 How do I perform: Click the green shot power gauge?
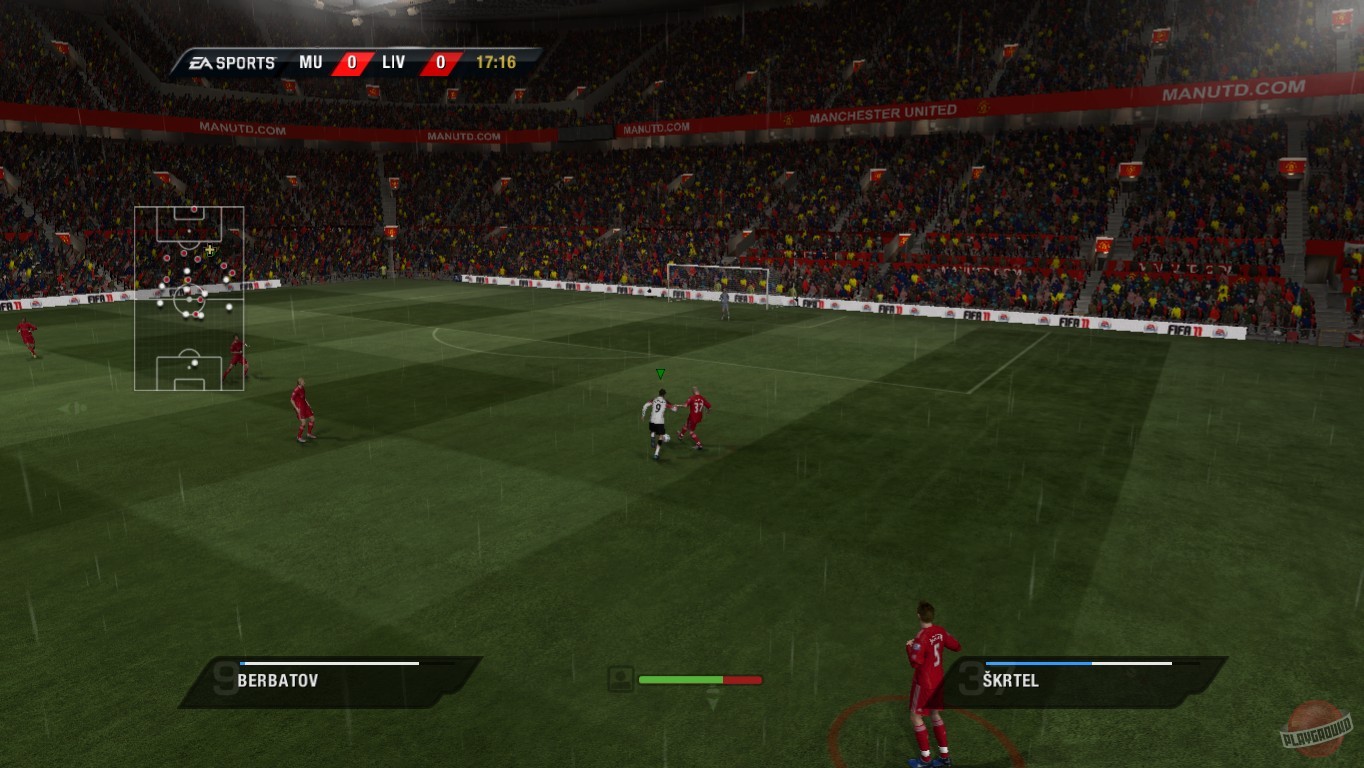point(680,679)
